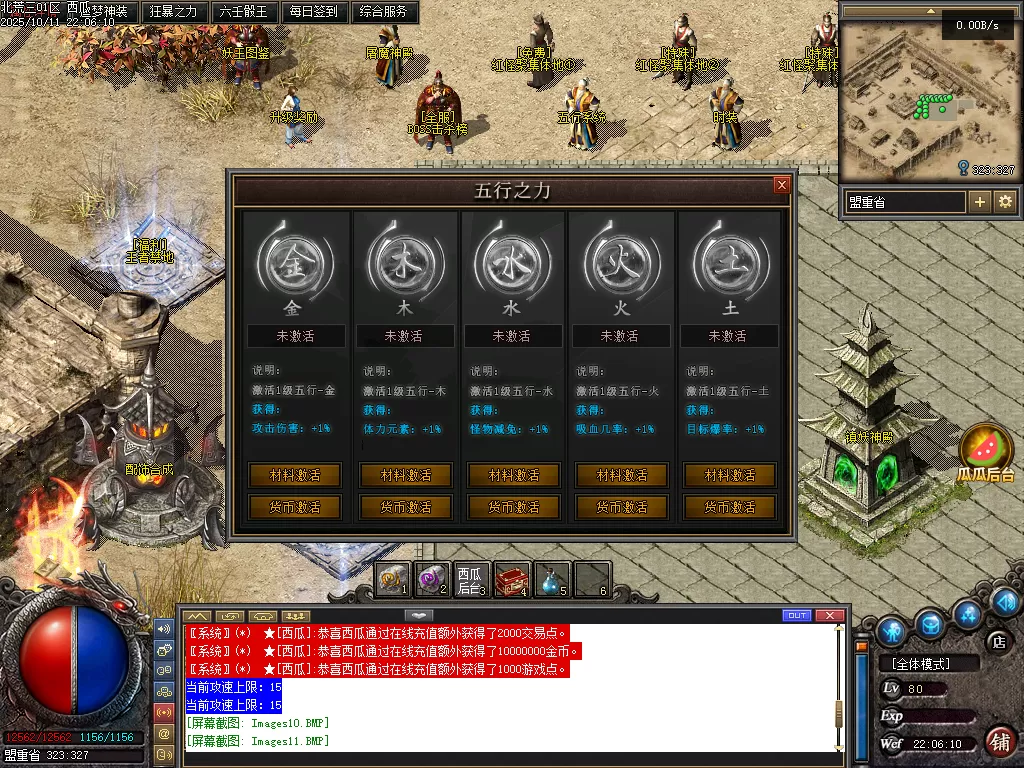The width and height of the screenshot is (1024, 768).
Task: Select the red treasure chest in hotbar slot 4
Action: pos(512,579)
